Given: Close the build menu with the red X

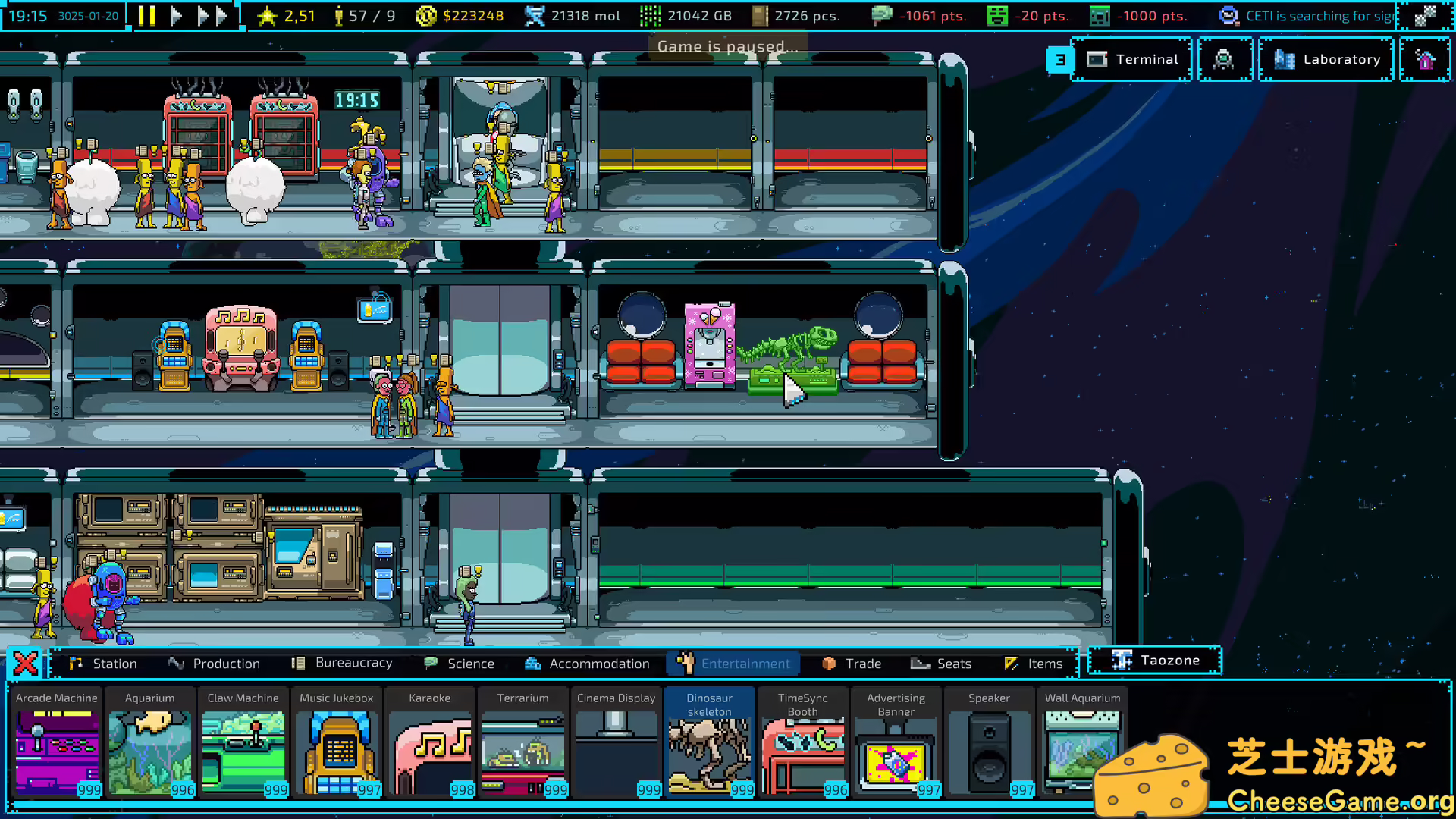Looking at the screenshot, I should pyautogui.click(x=25, y=662).
